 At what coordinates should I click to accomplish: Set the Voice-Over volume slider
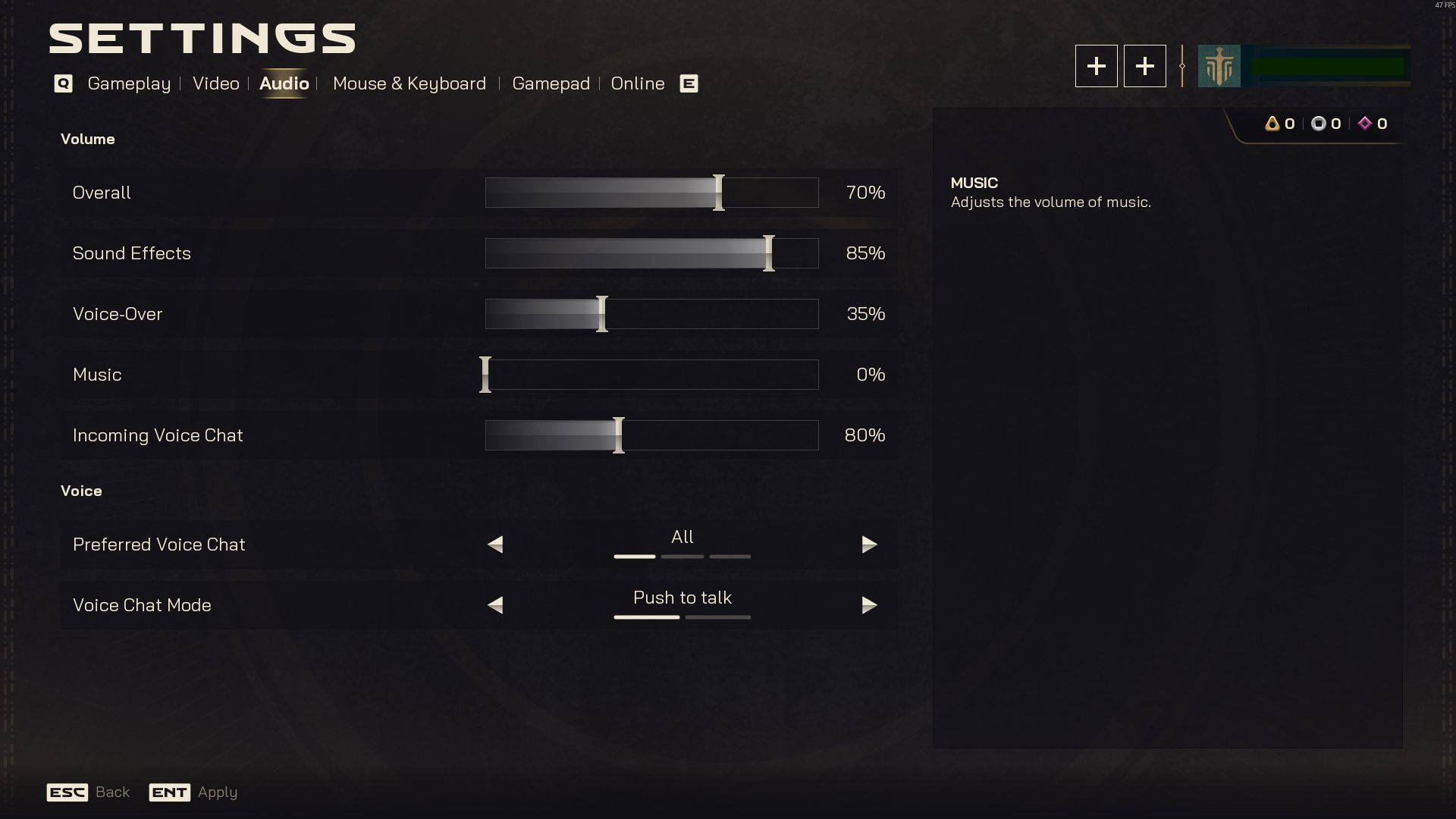(x=651, y=314)
